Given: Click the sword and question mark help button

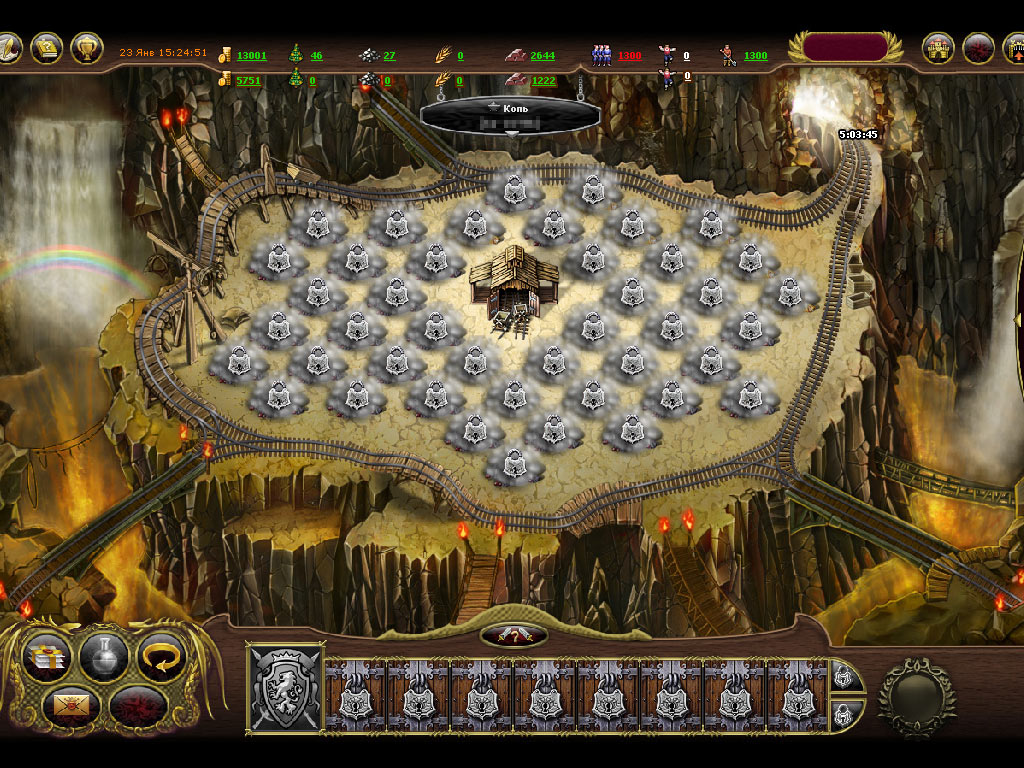Looking at the screenshot, I should coord(513,635).
